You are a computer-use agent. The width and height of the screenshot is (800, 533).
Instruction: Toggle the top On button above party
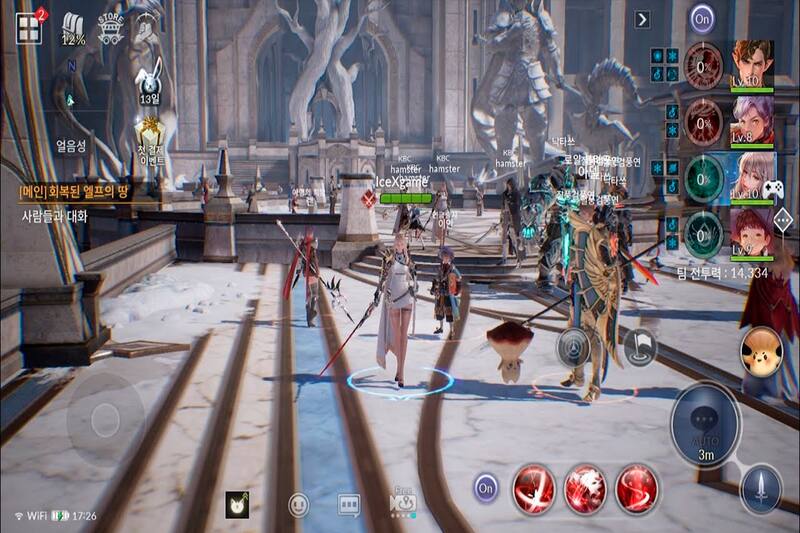pyautogui.click(x=703, y=18)
